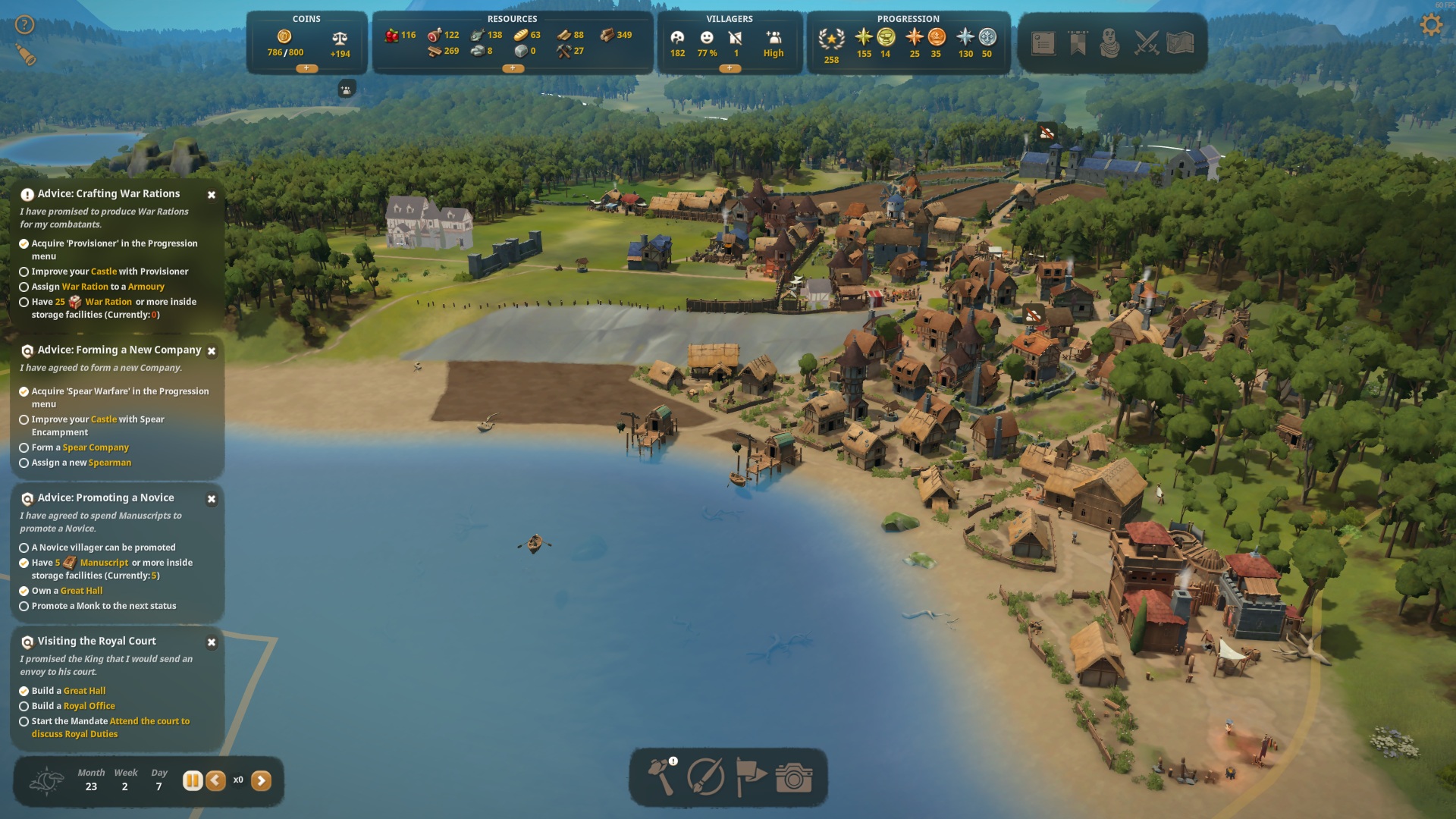Image resolution: width=1456 pixels, height=819 pixels.
Task: Click the help question mark icon
Action: tap(25, 25)
